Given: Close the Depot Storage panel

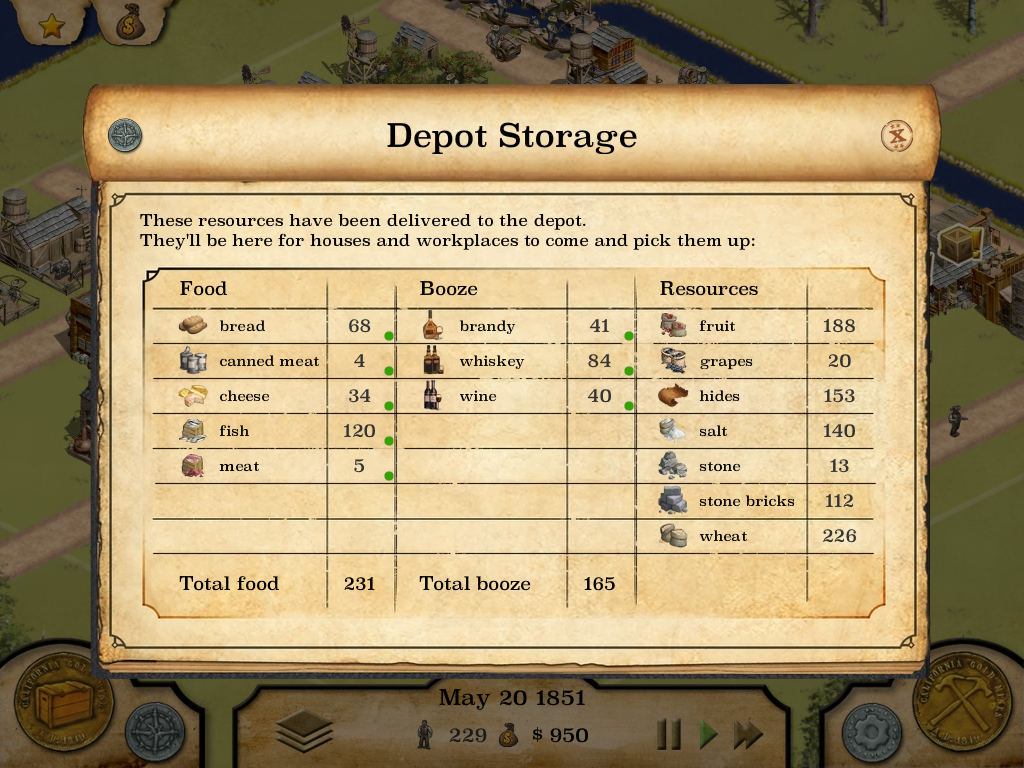Looking at the screenshot, I should tap(897, 136).
